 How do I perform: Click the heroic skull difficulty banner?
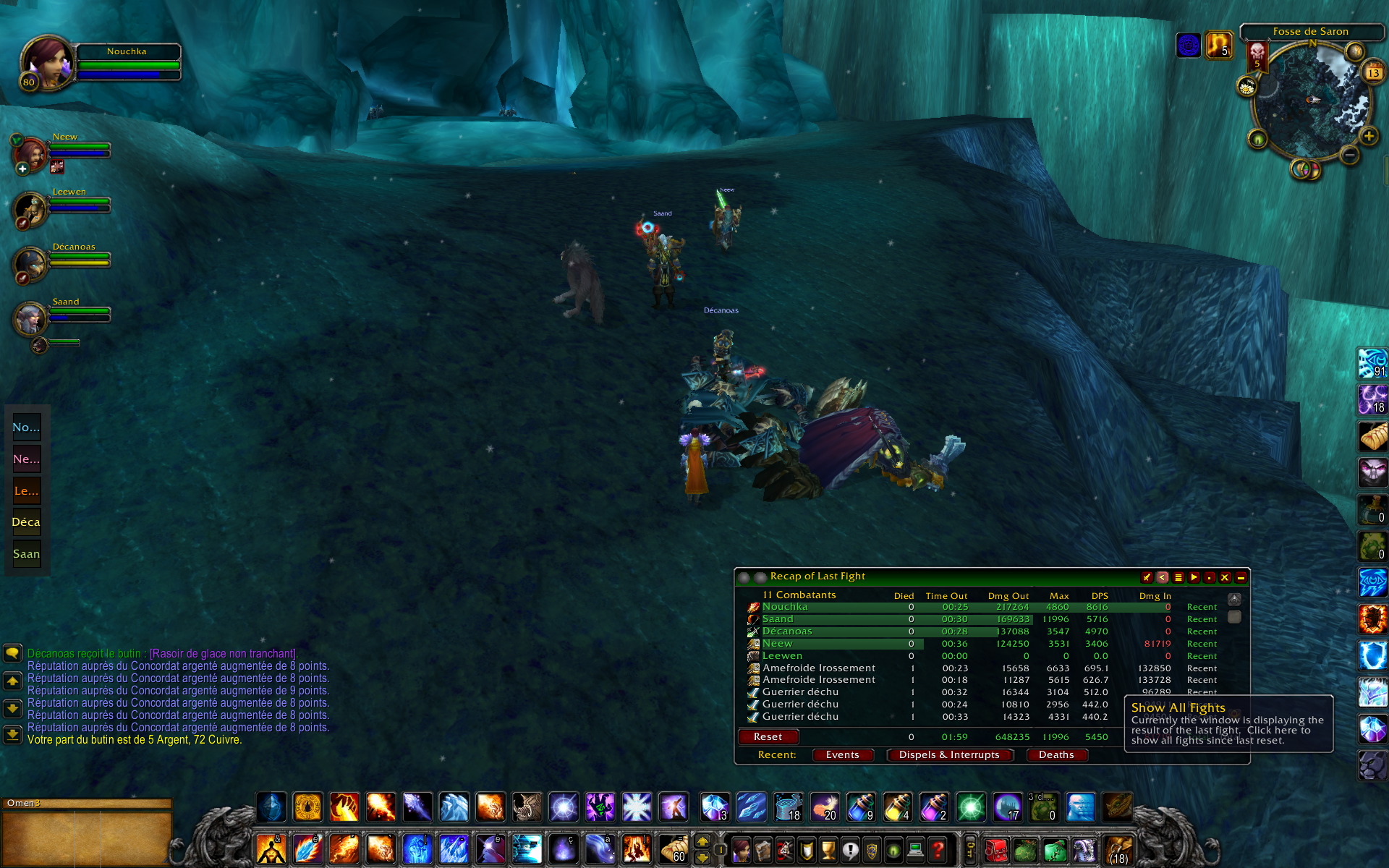point(1257,55)
